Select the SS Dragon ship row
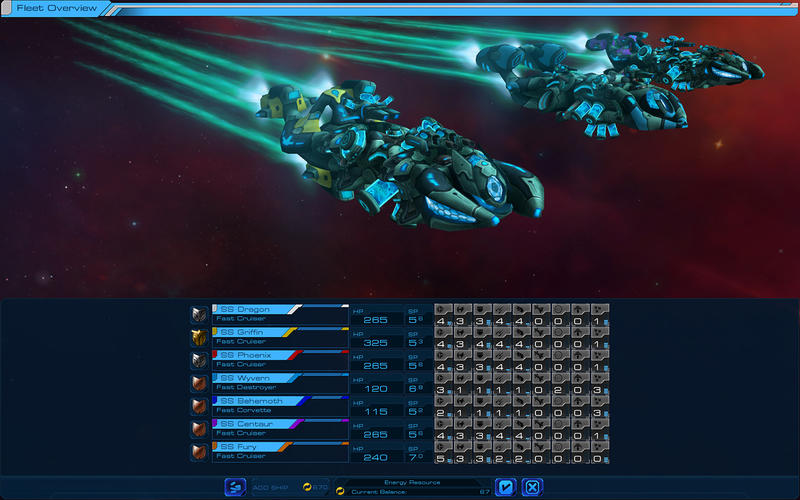Image resolution: width=800 pixels, height=500 pixels. pyautogui.click(x=266, y=314)
